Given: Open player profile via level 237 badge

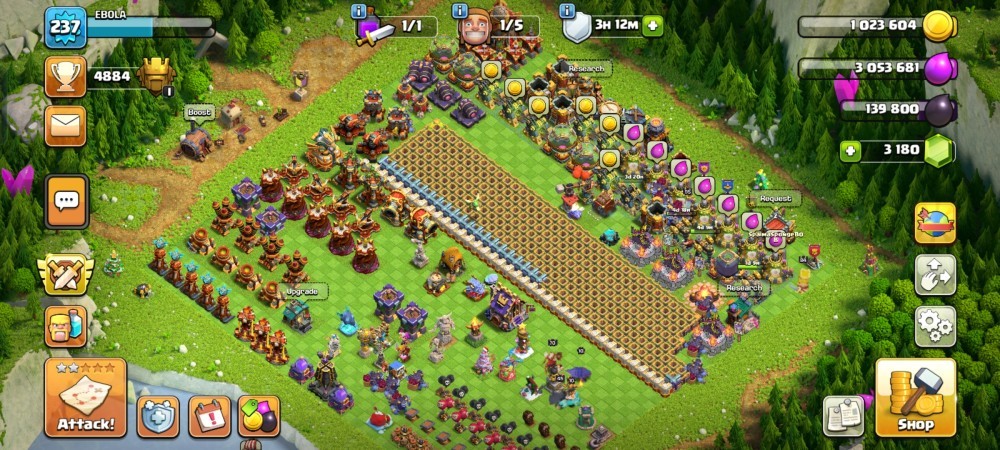Looking at the screenshot, I should click(x=65, y=27).
